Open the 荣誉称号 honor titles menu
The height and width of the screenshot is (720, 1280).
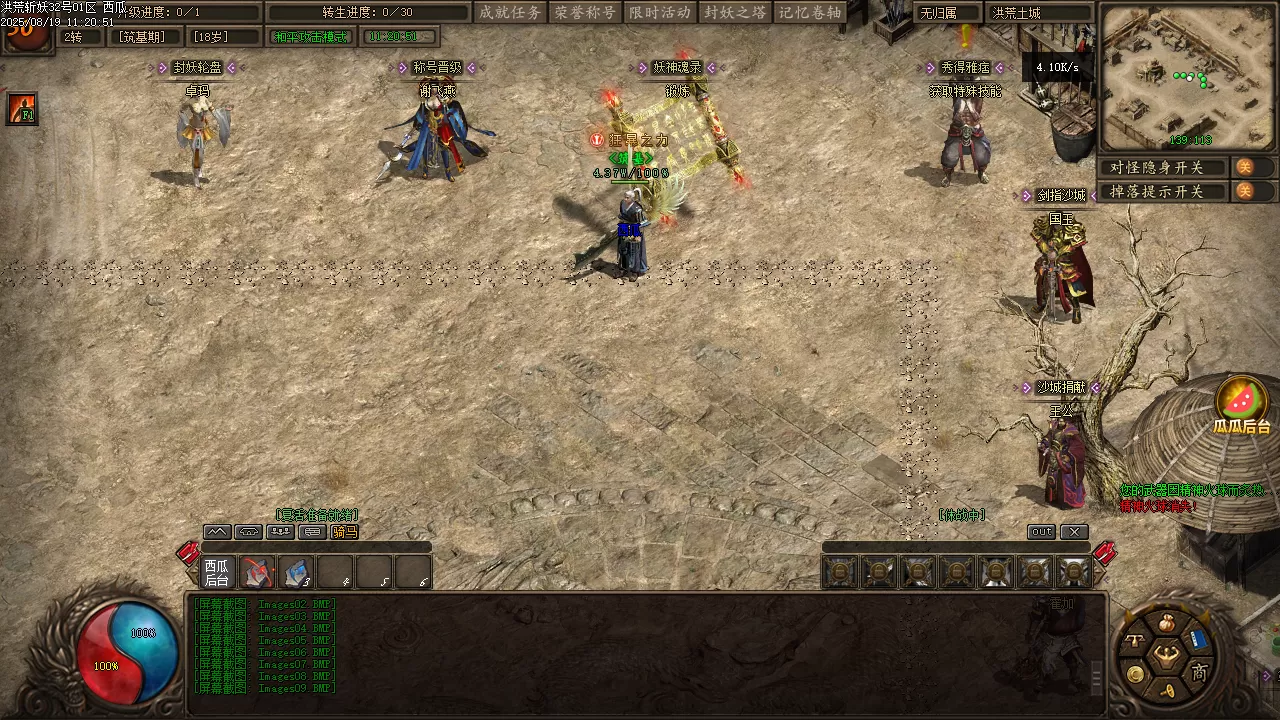(586, 12)
